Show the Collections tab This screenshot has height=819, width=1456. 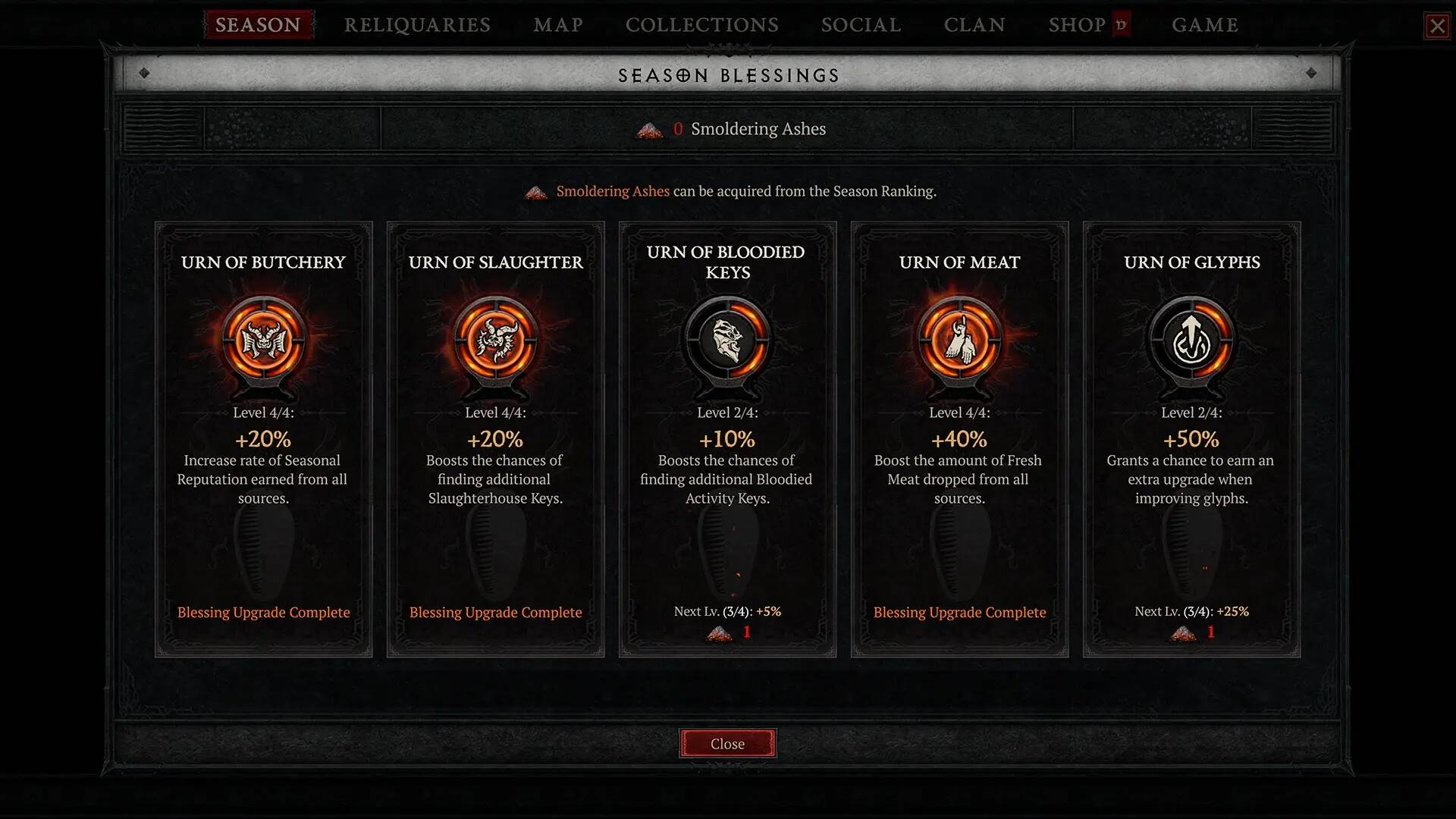(x=701, y=25)
